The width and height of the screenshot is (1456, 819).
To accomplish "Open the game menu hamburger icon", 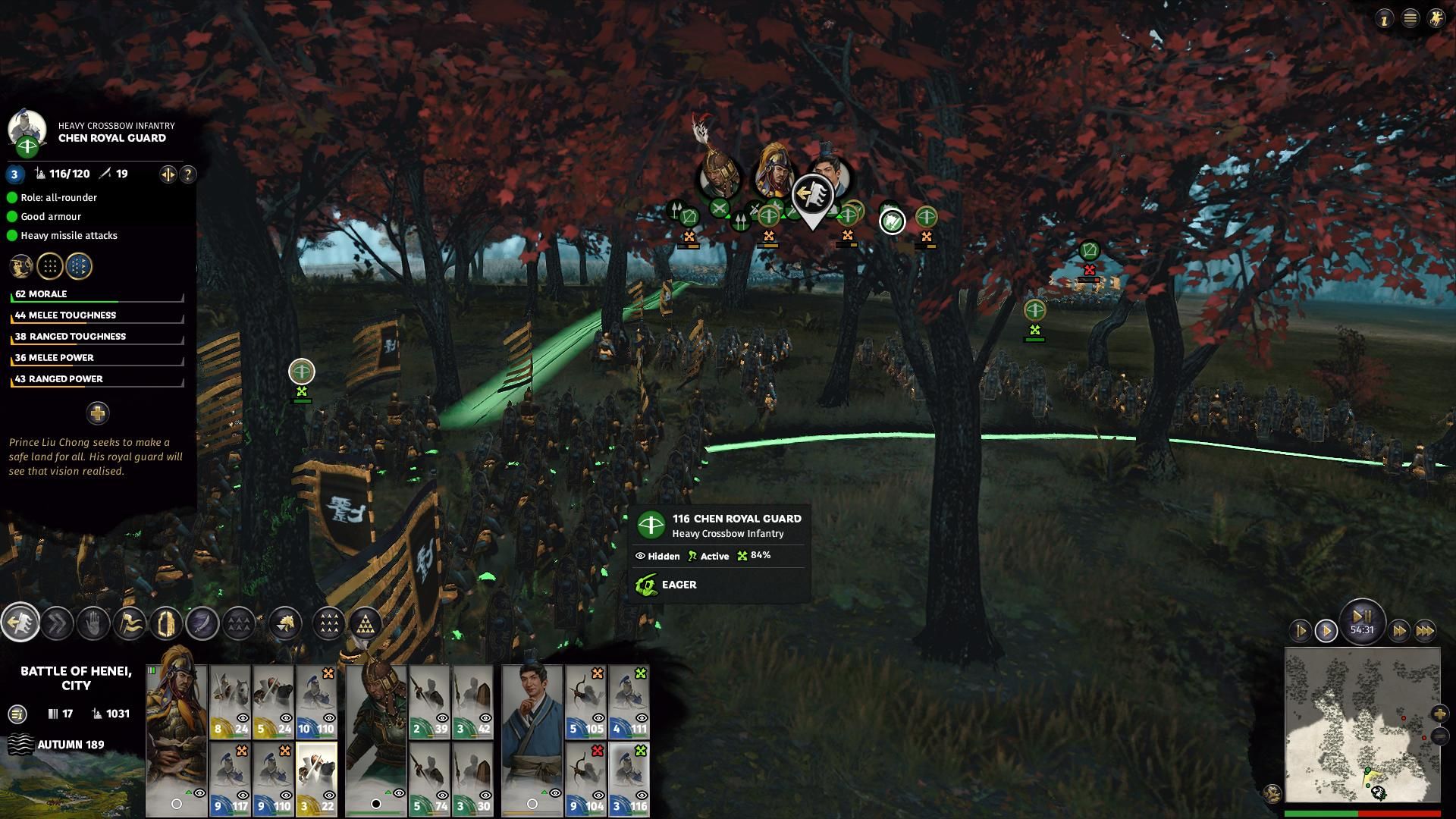I will 1410,19.
